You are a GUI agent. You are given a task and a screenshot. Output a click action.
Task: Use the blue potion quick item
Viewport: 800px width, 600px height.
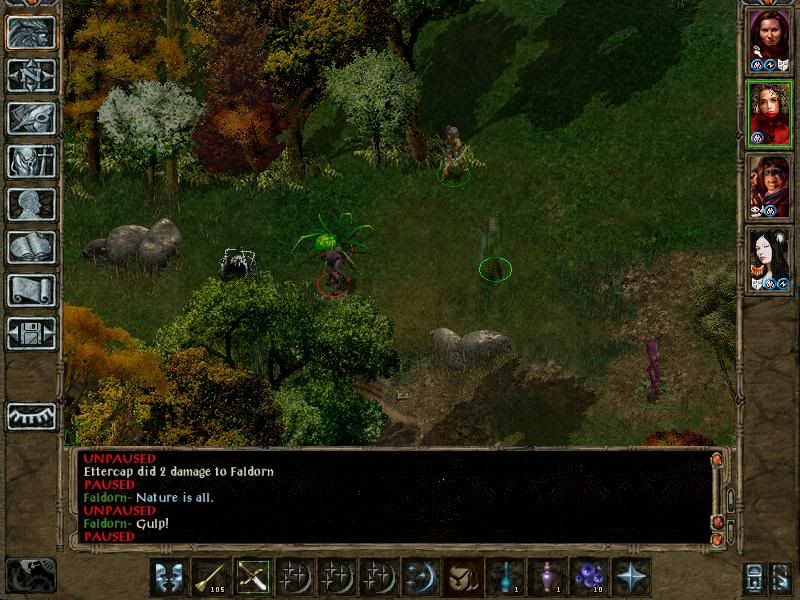click(x=503, y=577)
